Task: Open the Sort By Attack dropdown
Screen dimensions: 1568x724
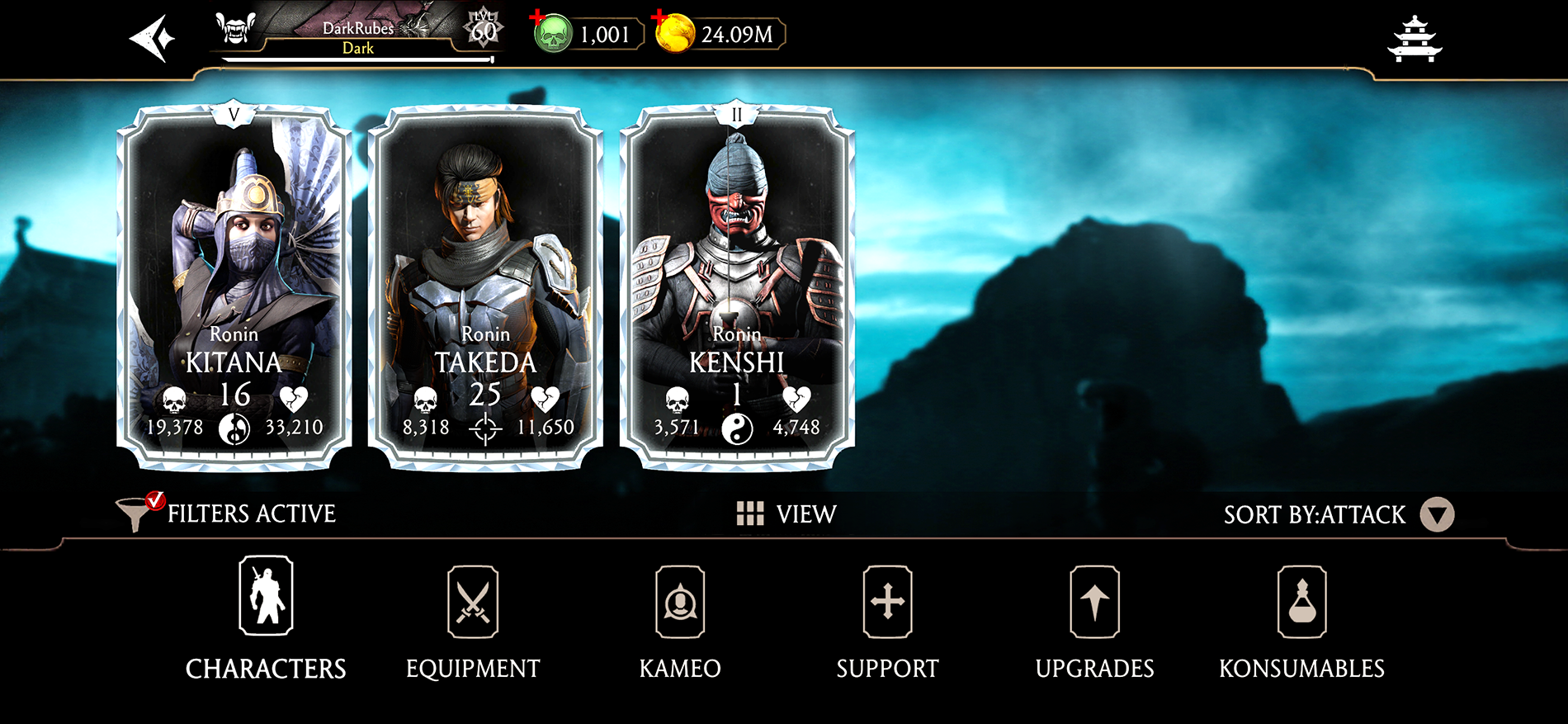Action: (1436, 514)
